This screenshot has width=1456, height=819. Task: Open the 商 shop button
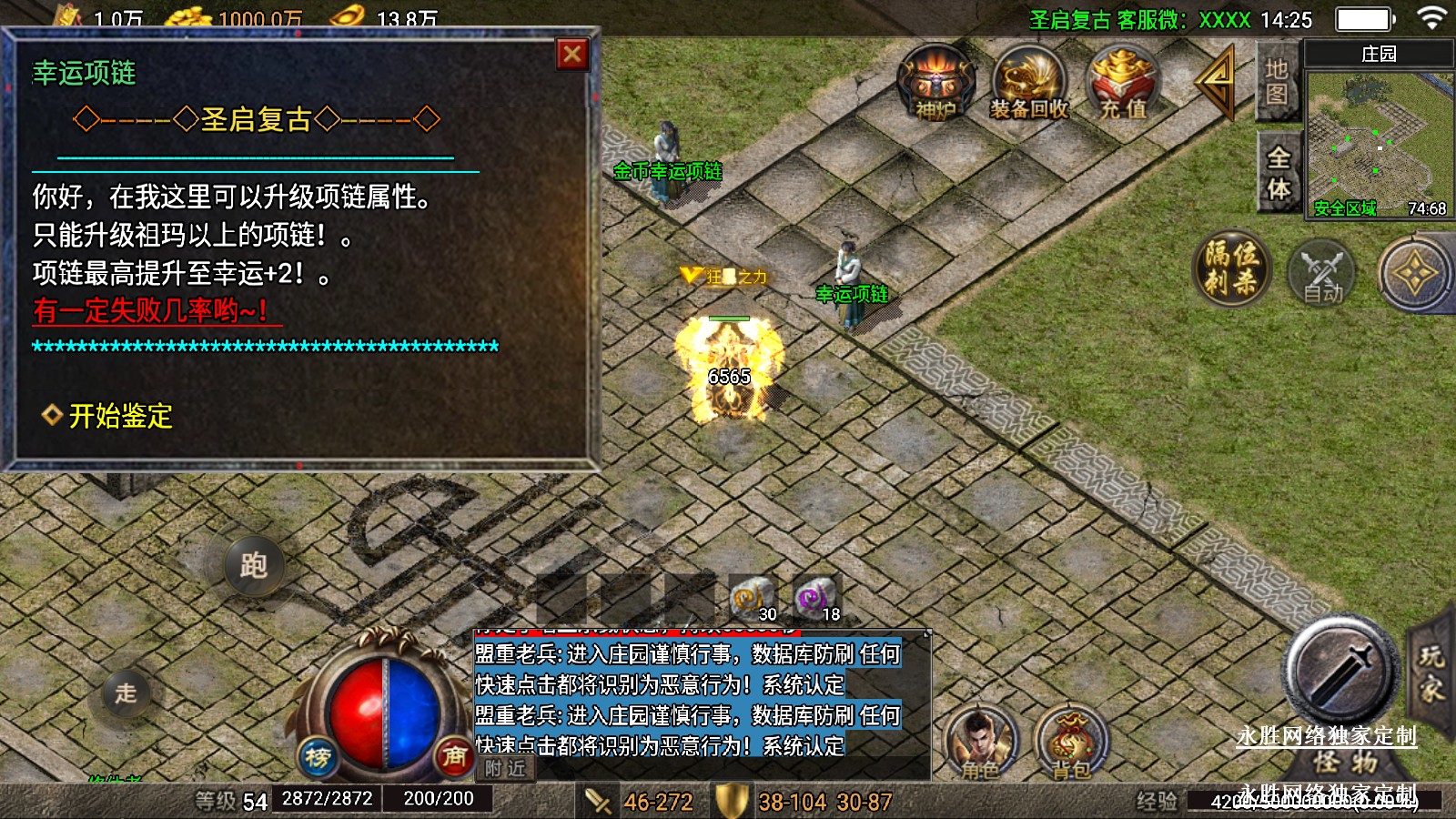pyautogui.click(x=453, y=755)
